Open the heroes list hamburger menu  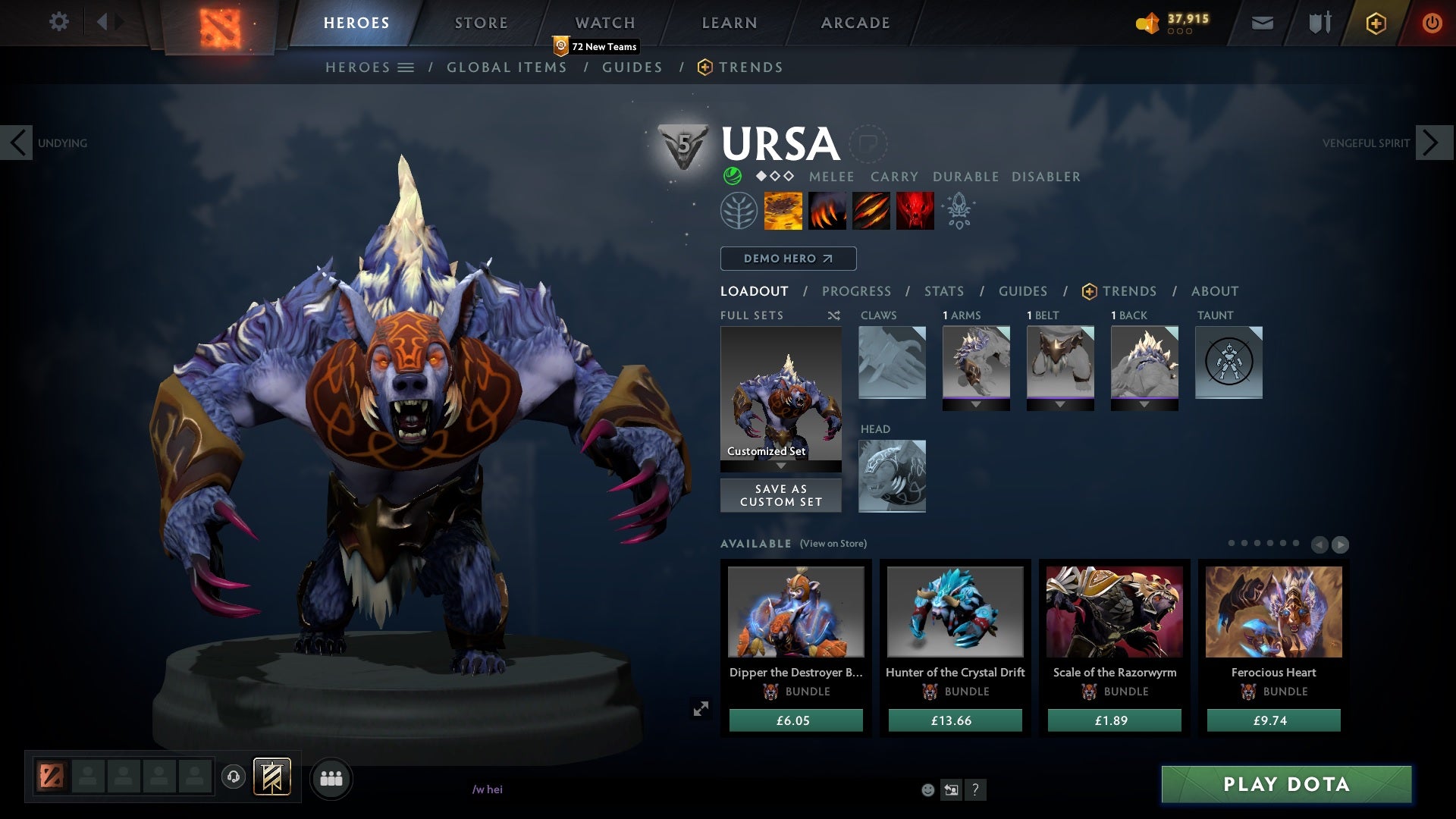click(407, 67)
